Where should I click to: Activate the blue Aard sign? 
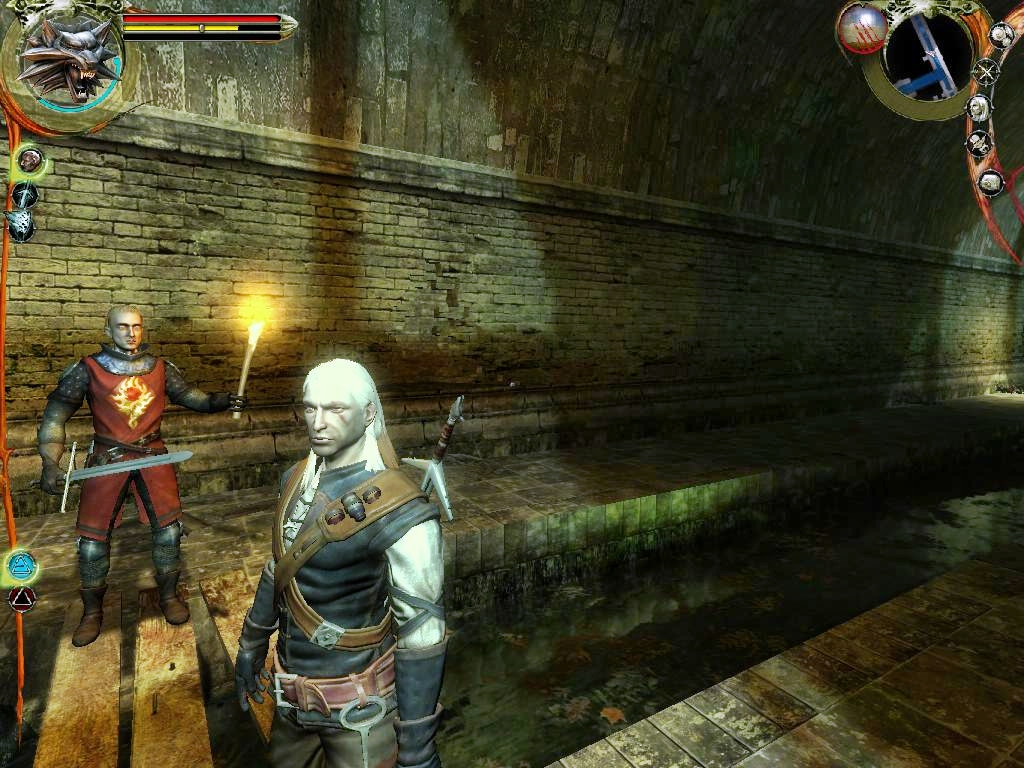click(x=20, y=566)
